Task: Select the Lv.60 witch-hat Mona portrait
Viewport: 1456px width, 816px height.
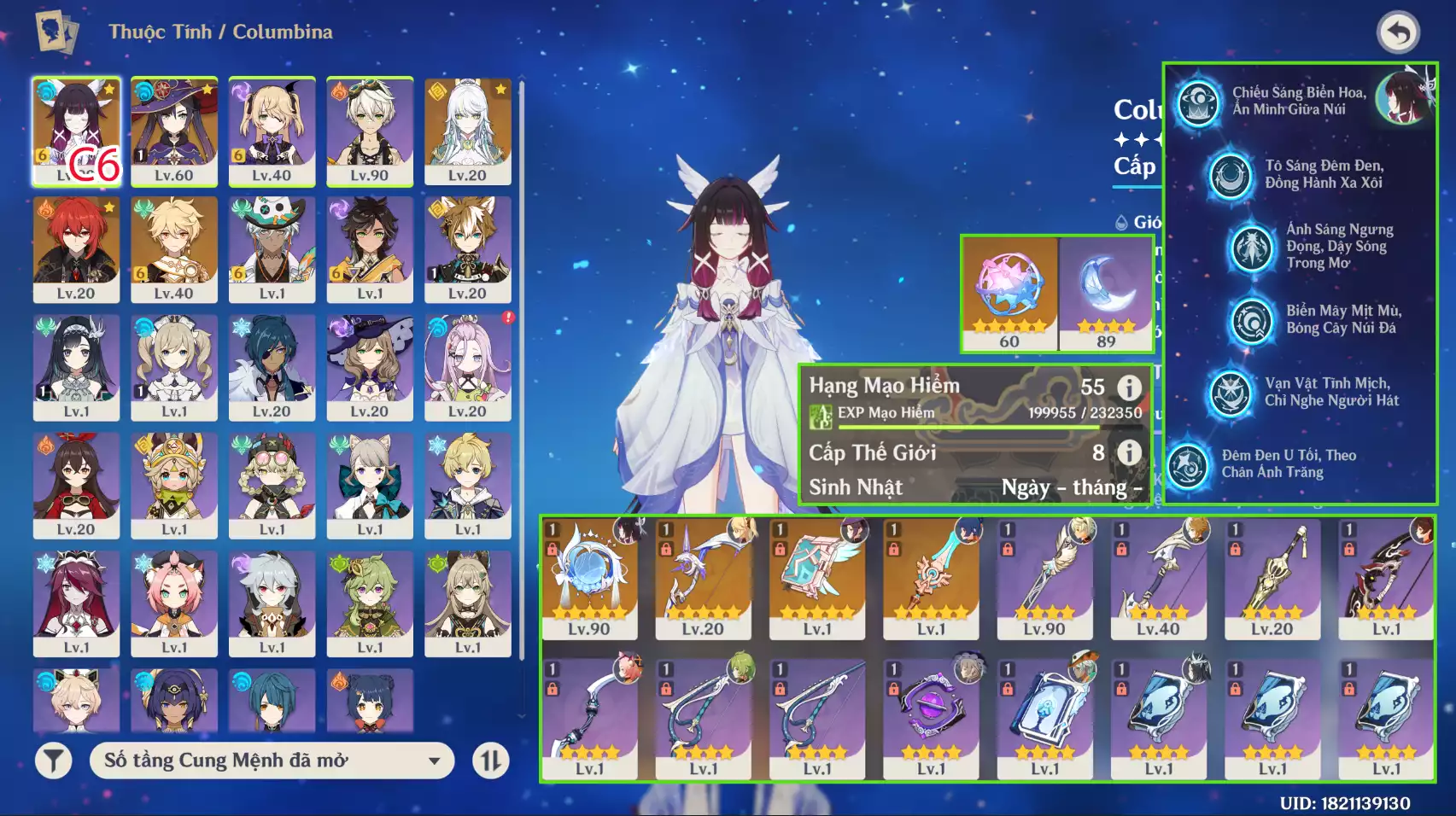Action: [174, 130]
